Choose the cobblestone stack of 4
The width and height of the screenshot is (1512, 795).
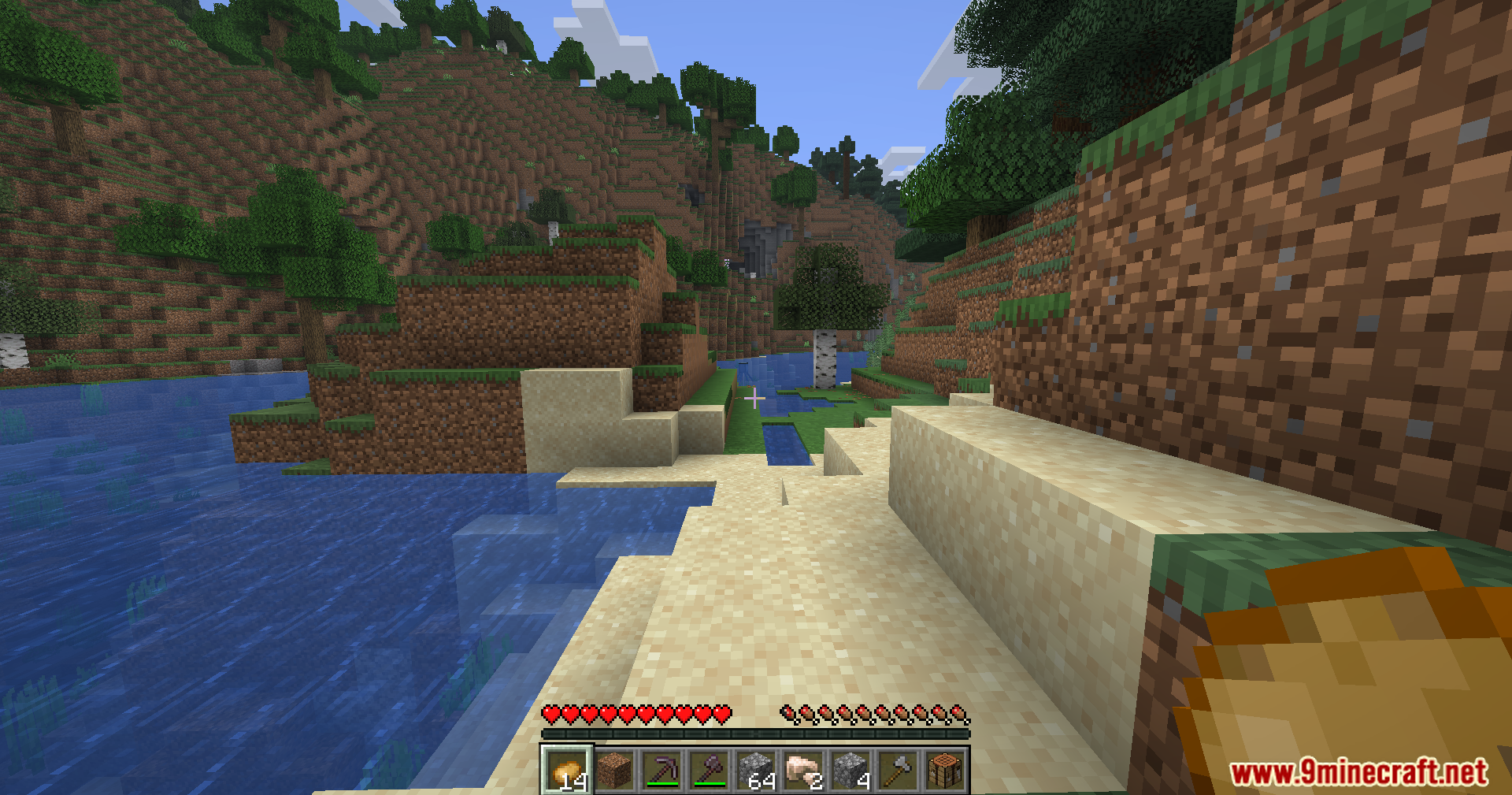point(850,771)
